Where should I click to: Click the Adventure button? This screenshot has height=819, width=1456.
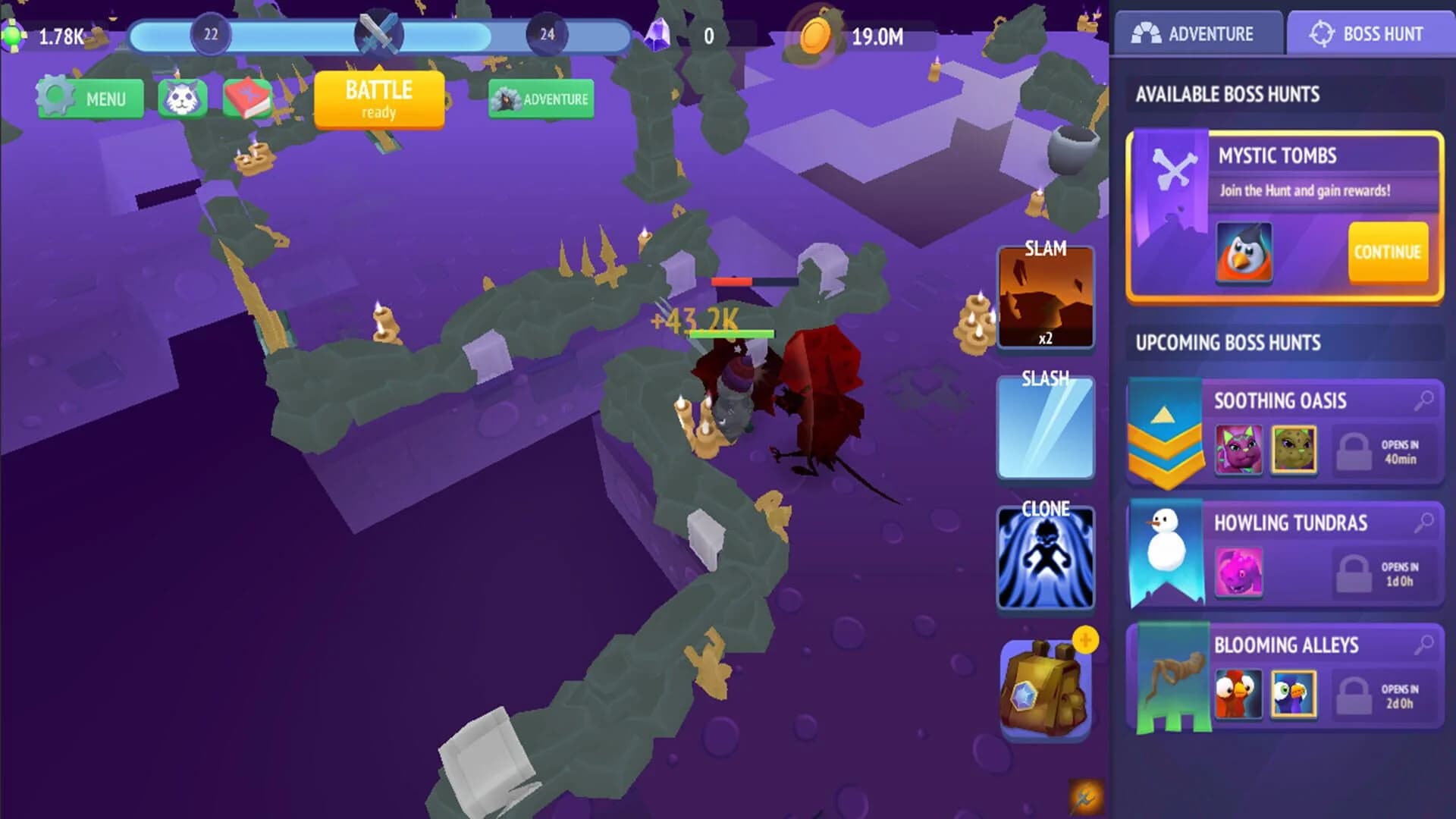click(540, 98)
